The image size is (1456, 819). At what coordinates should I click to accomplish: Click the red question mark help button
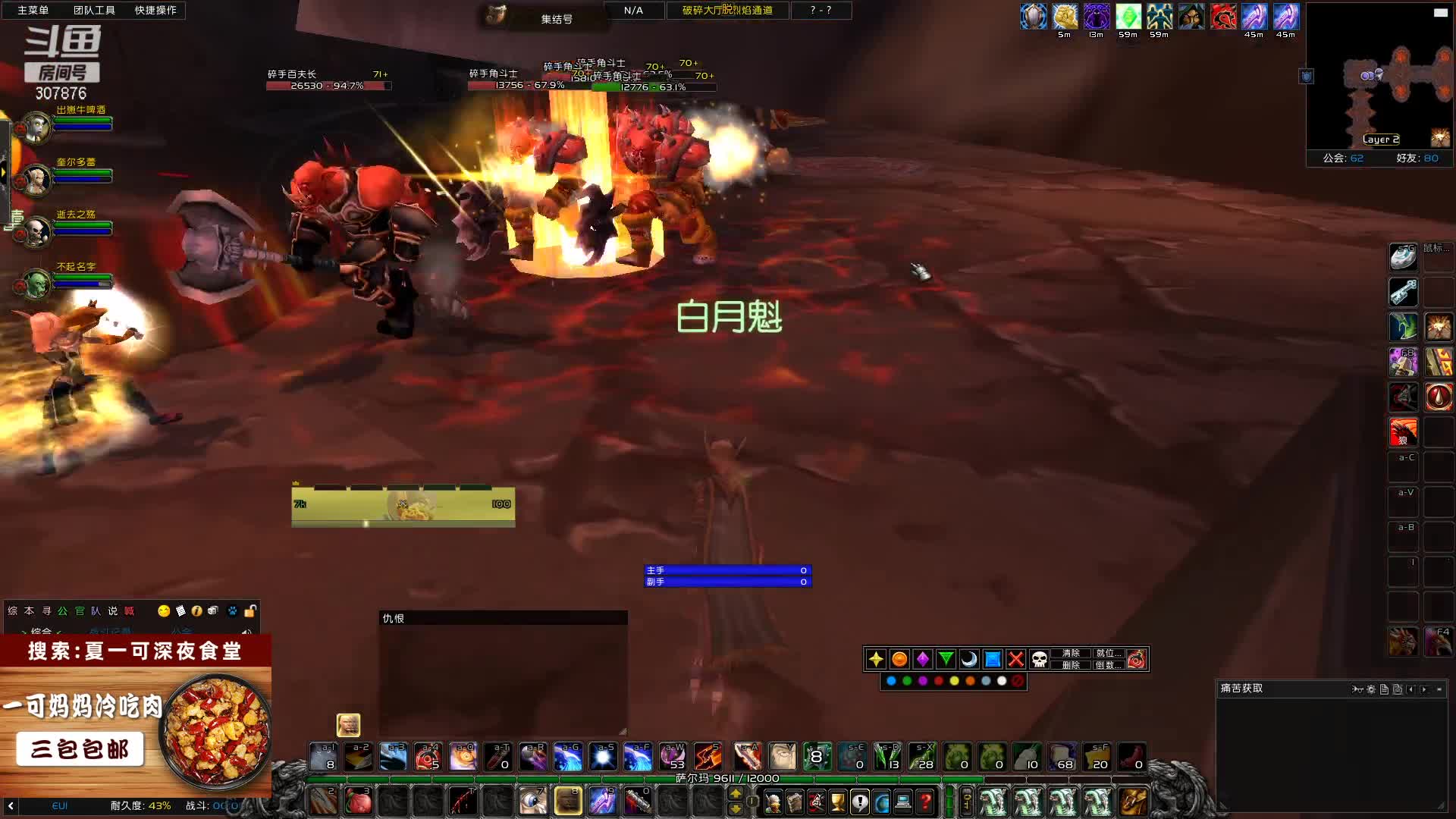pyautogui.click(x=925, y=802)
